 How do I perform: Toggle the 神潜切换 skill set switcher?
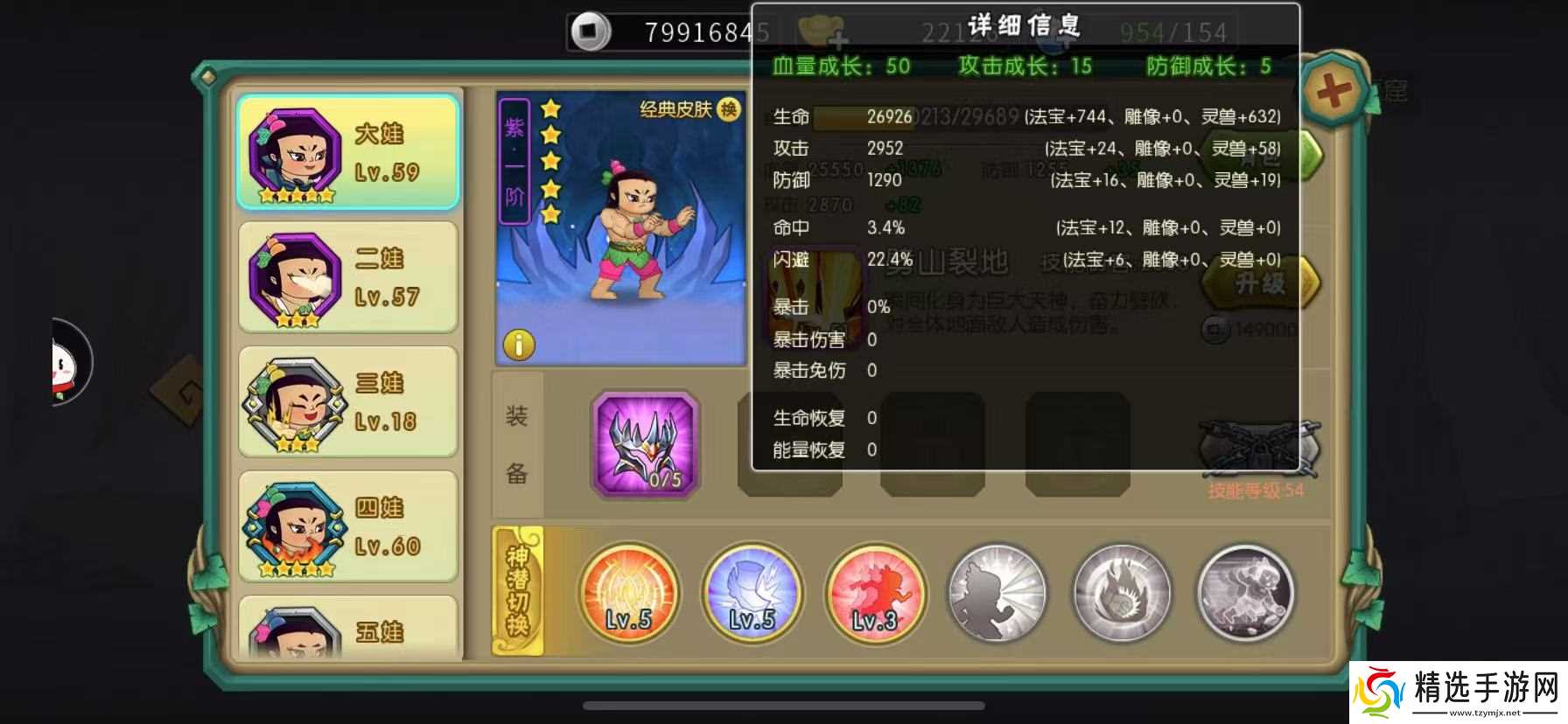click(x=518, y=595)
